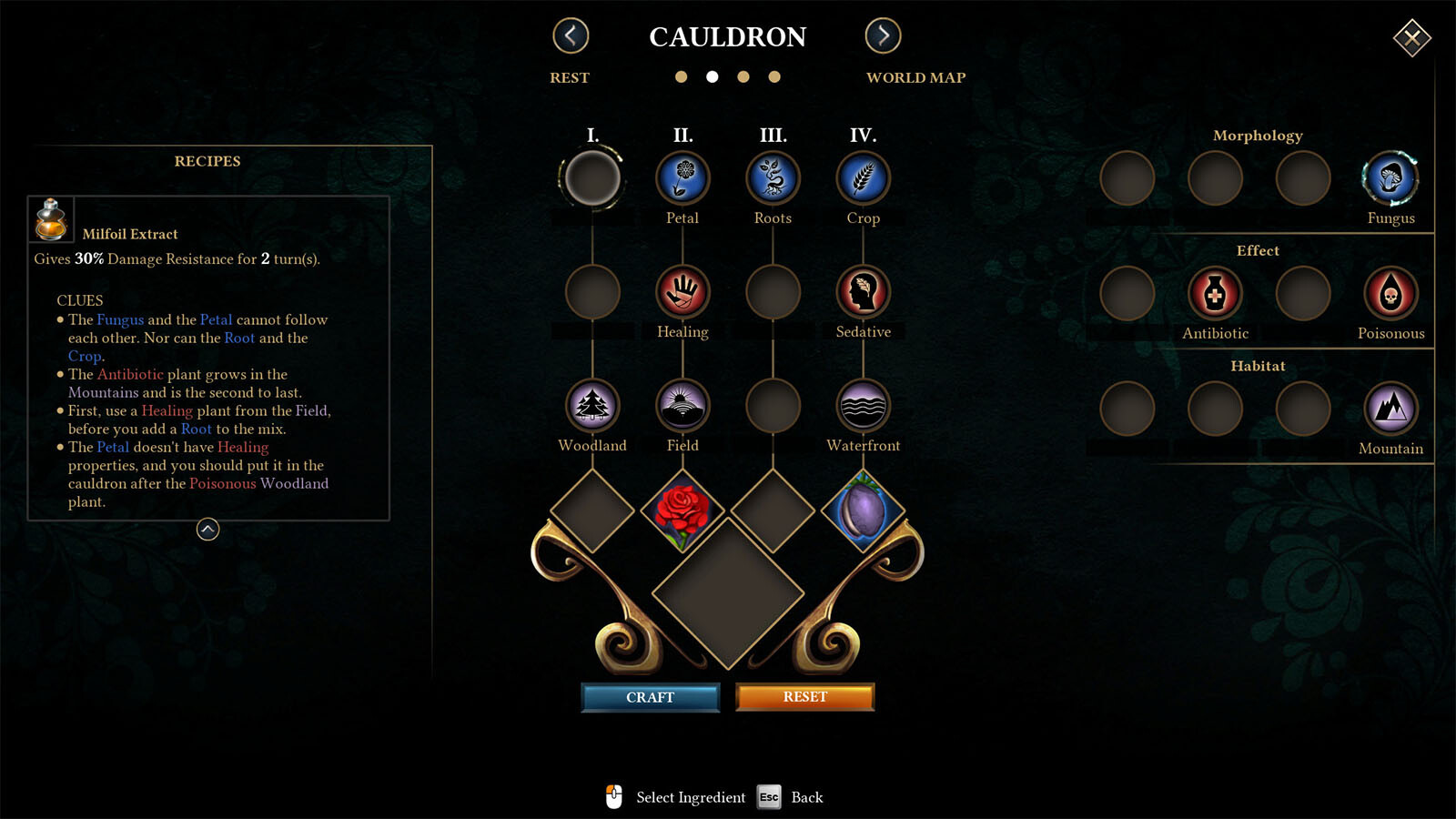Navigate forward to World Map arrow
The image size is (1456, 819).
click(x=883, y=36)
